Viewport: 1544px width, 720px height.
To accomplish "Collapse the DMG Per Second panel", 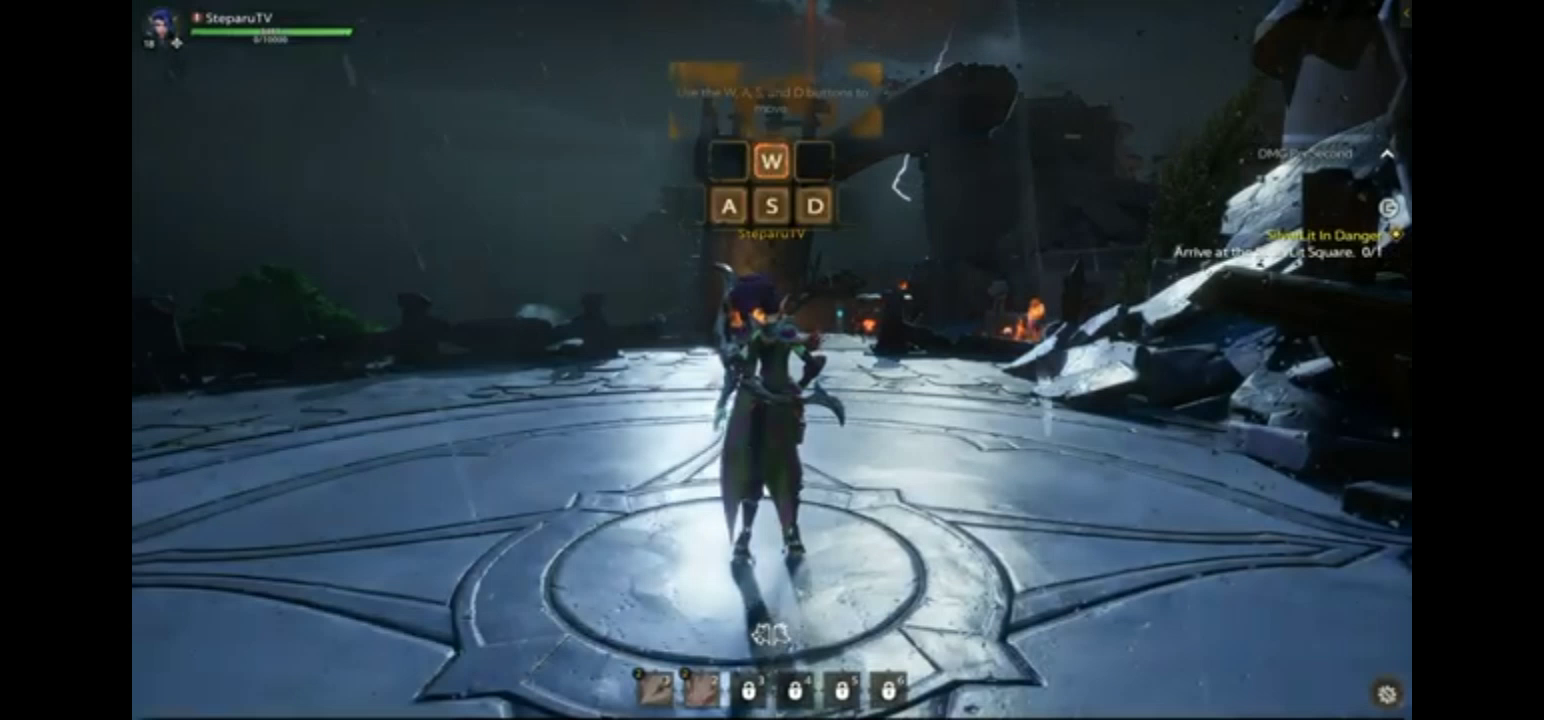I will [1387, 153].
